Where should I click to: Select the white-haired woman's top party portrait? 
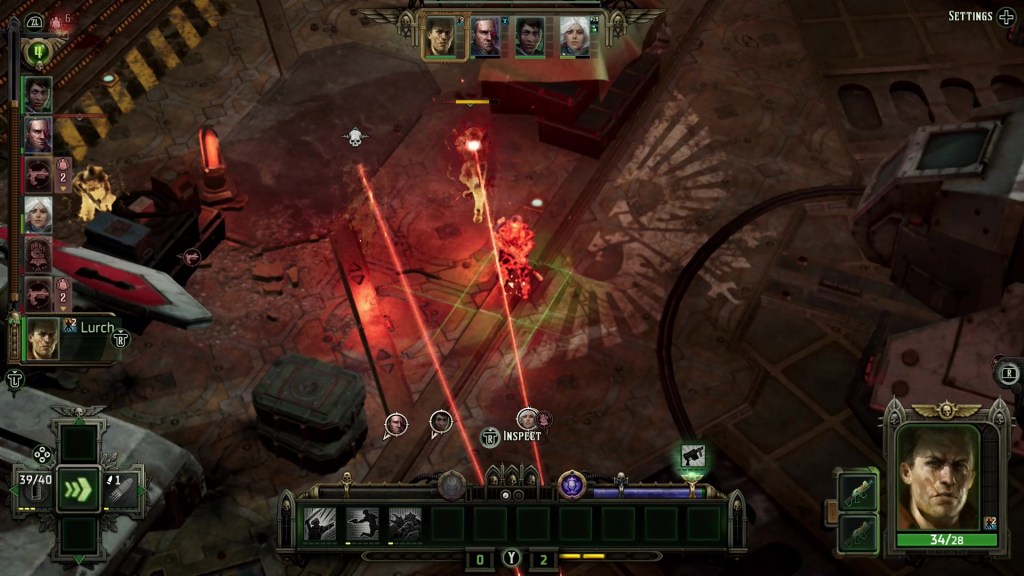click(575, 37)
